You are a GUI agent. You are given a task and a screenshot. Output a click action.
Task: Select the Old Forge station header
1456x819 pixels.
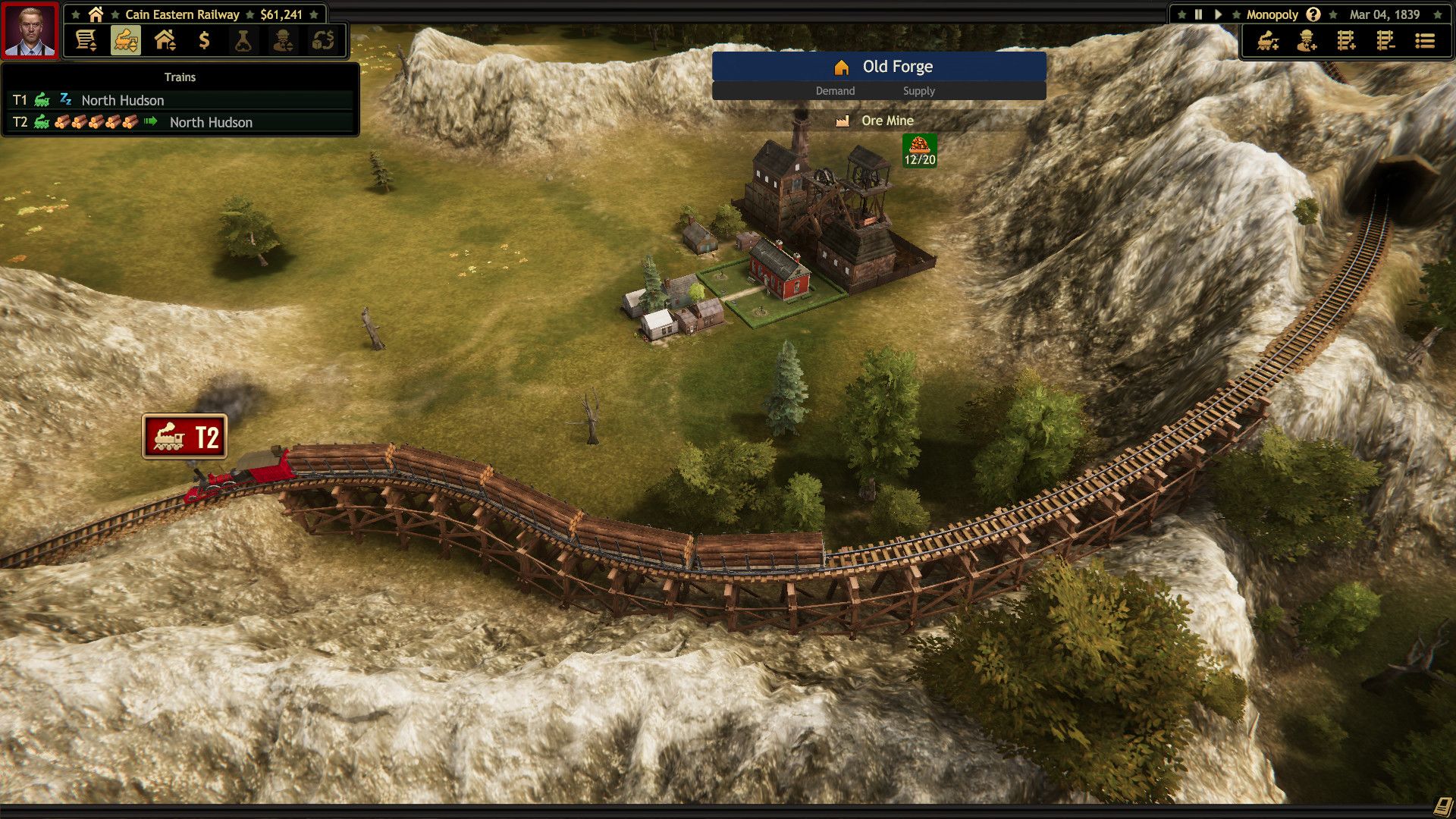point(879,67)
